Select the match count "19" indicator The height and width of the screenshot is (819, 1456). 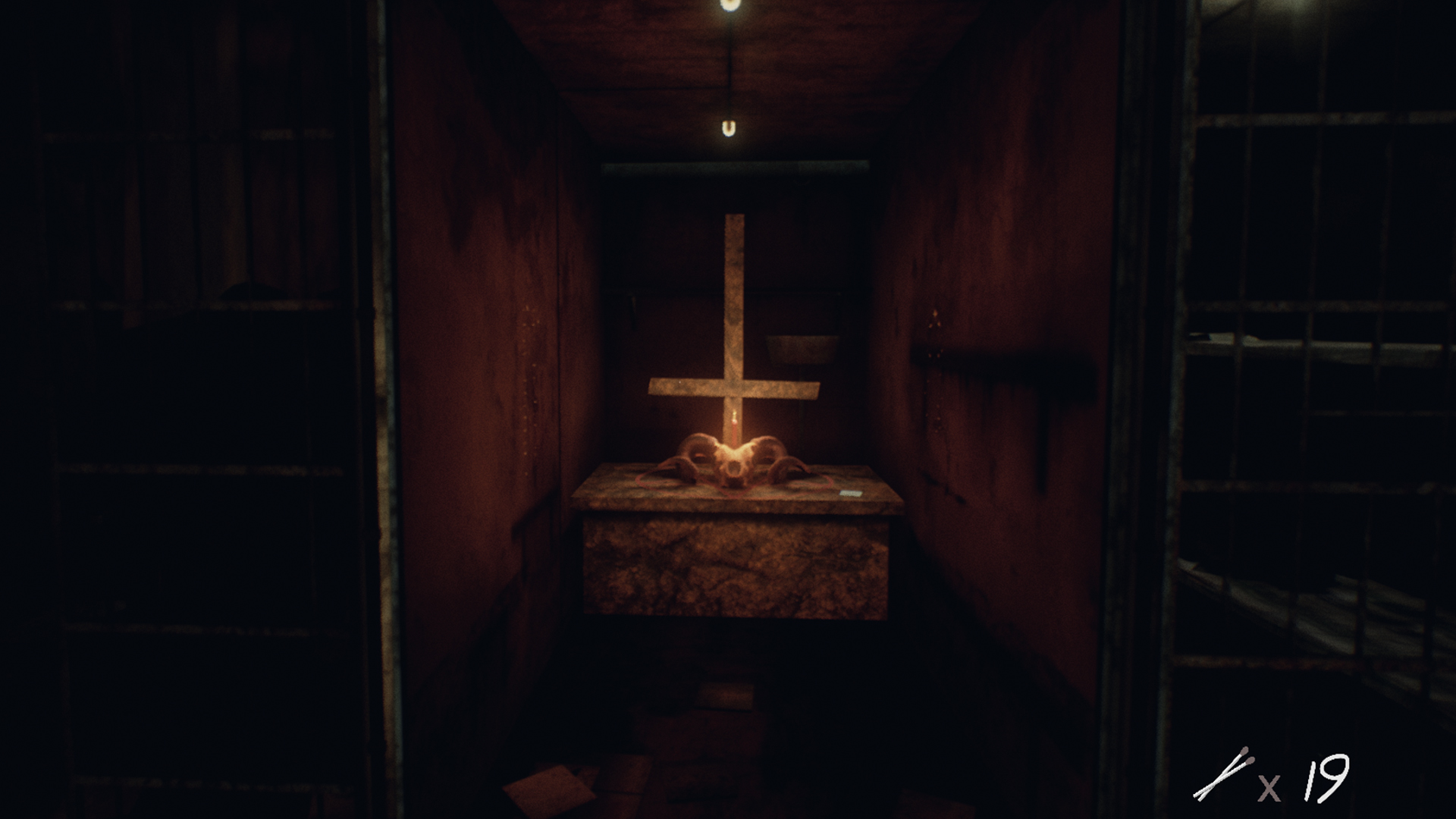pos(1329,779)
